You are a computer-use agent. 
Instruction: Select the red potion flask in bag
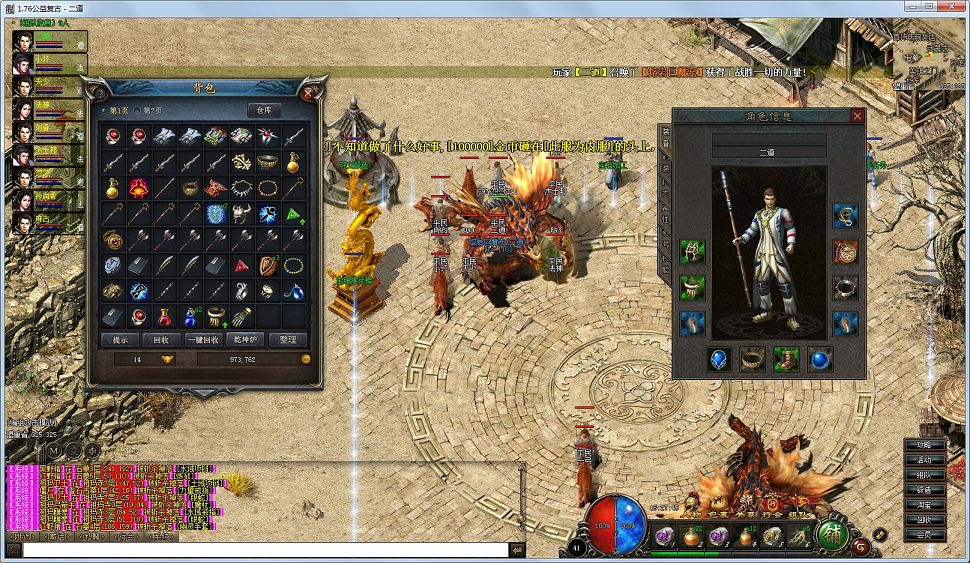164,317
